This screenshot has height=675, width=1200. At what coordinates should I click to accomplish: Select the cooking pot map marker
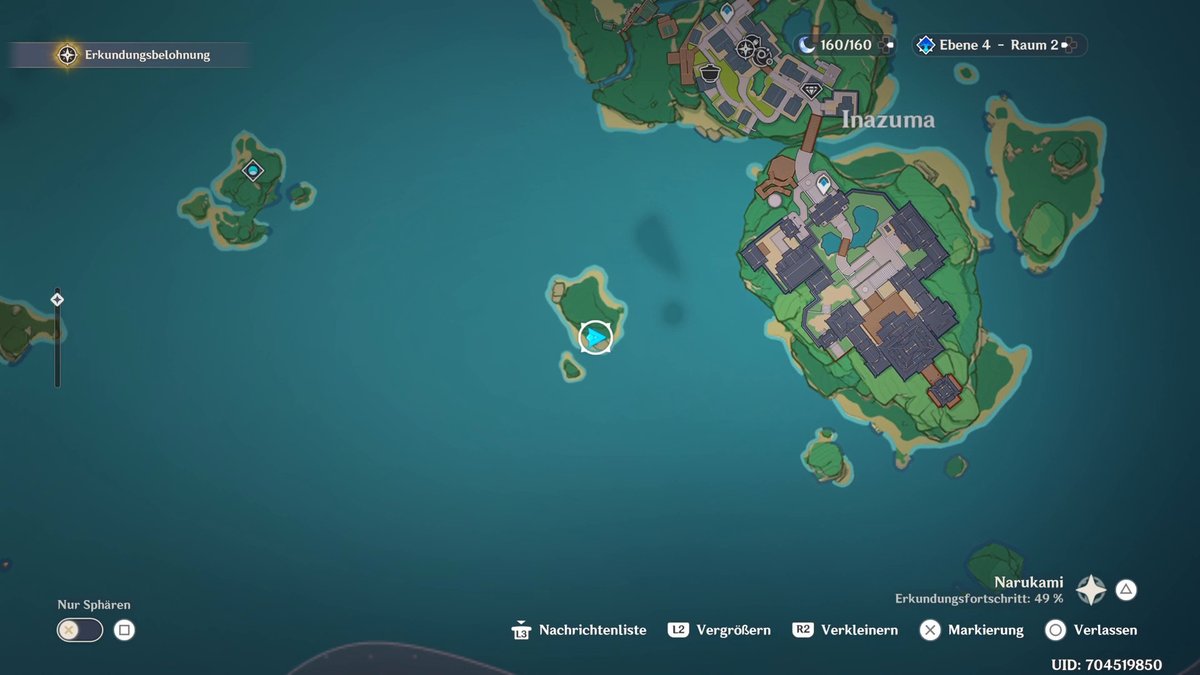[709, 72]
